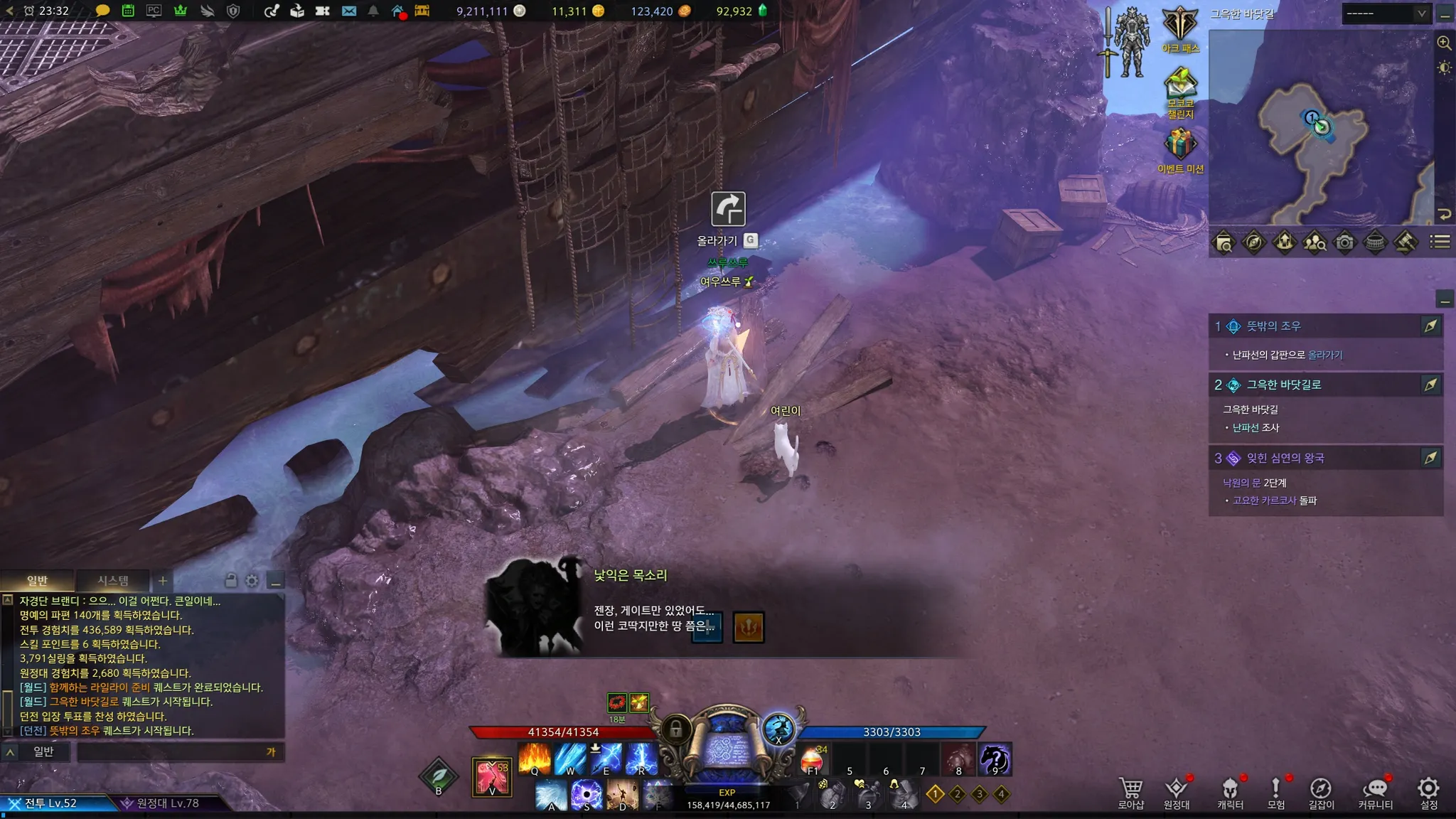Viewport: 1456px width, 819px height.
Task: Select the 잊힌 심연의 왕국 quest entry
Action: point(1285,459)
